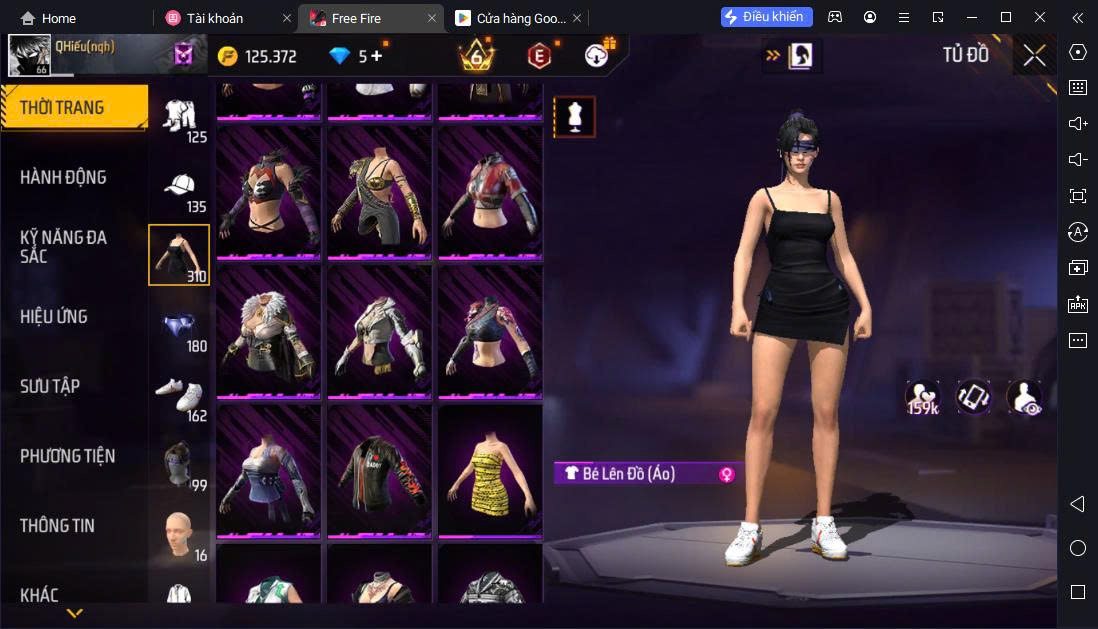Viewport: 1098px width, 629px height.
Task: Select the KỸ NĂNG ĐA SẮC category
Action: (x=63, y=246)
